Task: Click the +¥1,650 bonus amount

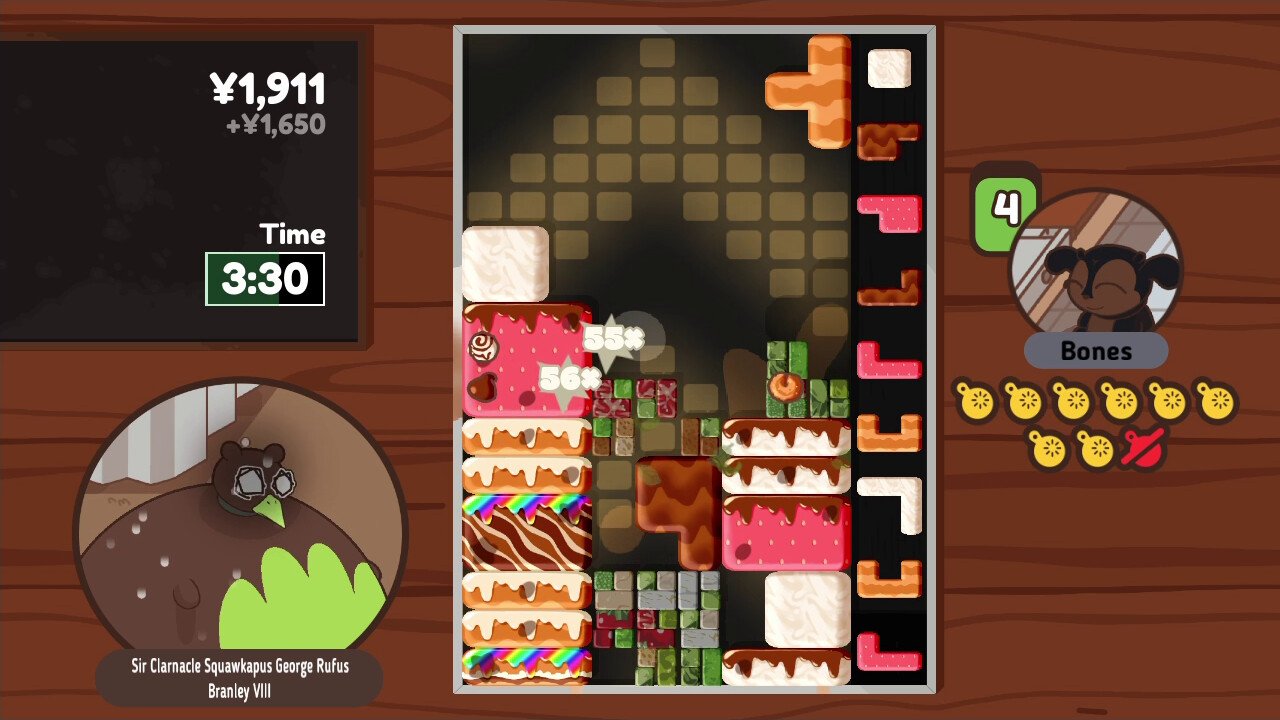Action: pos(278,124)
